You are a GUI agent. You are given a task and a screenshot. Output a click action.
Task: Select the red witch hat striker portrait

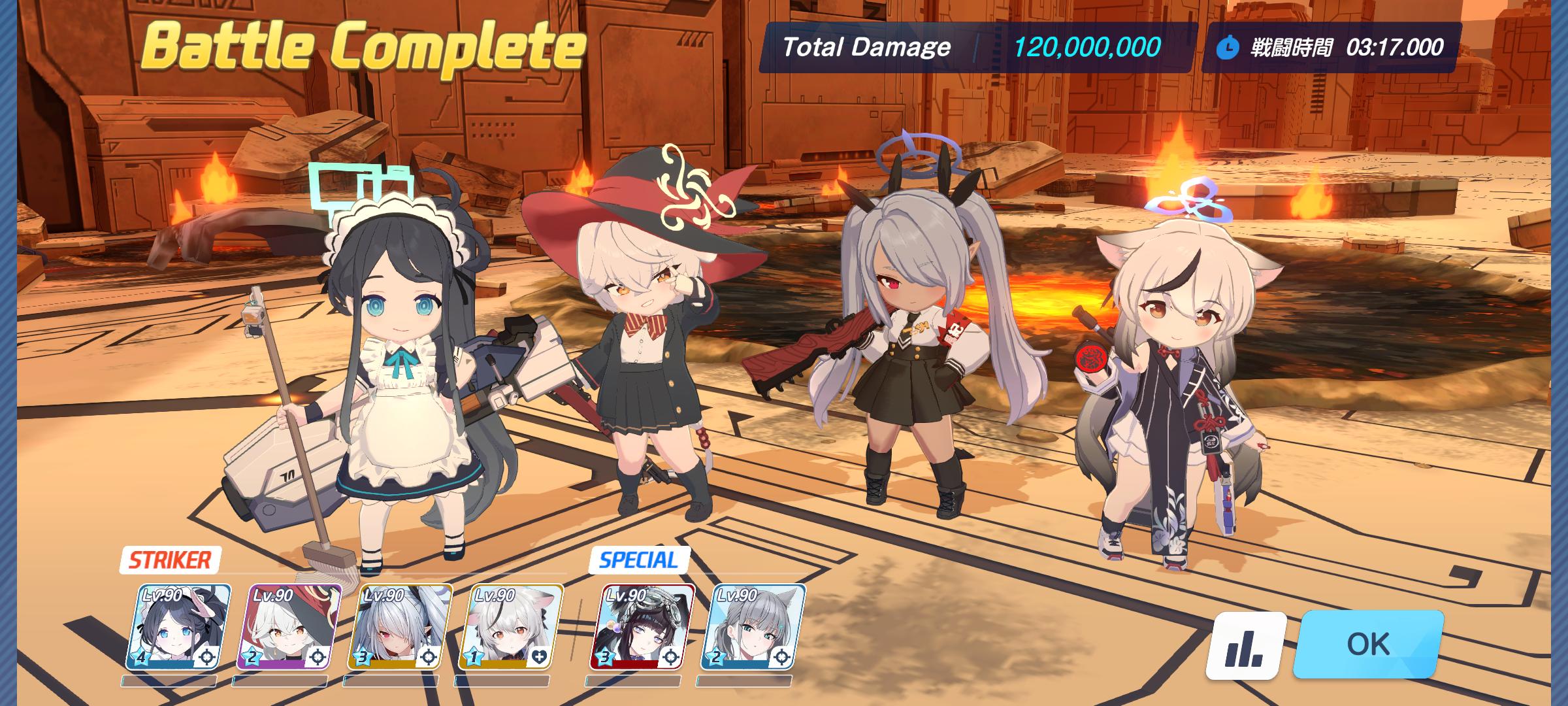pos(289,628)
